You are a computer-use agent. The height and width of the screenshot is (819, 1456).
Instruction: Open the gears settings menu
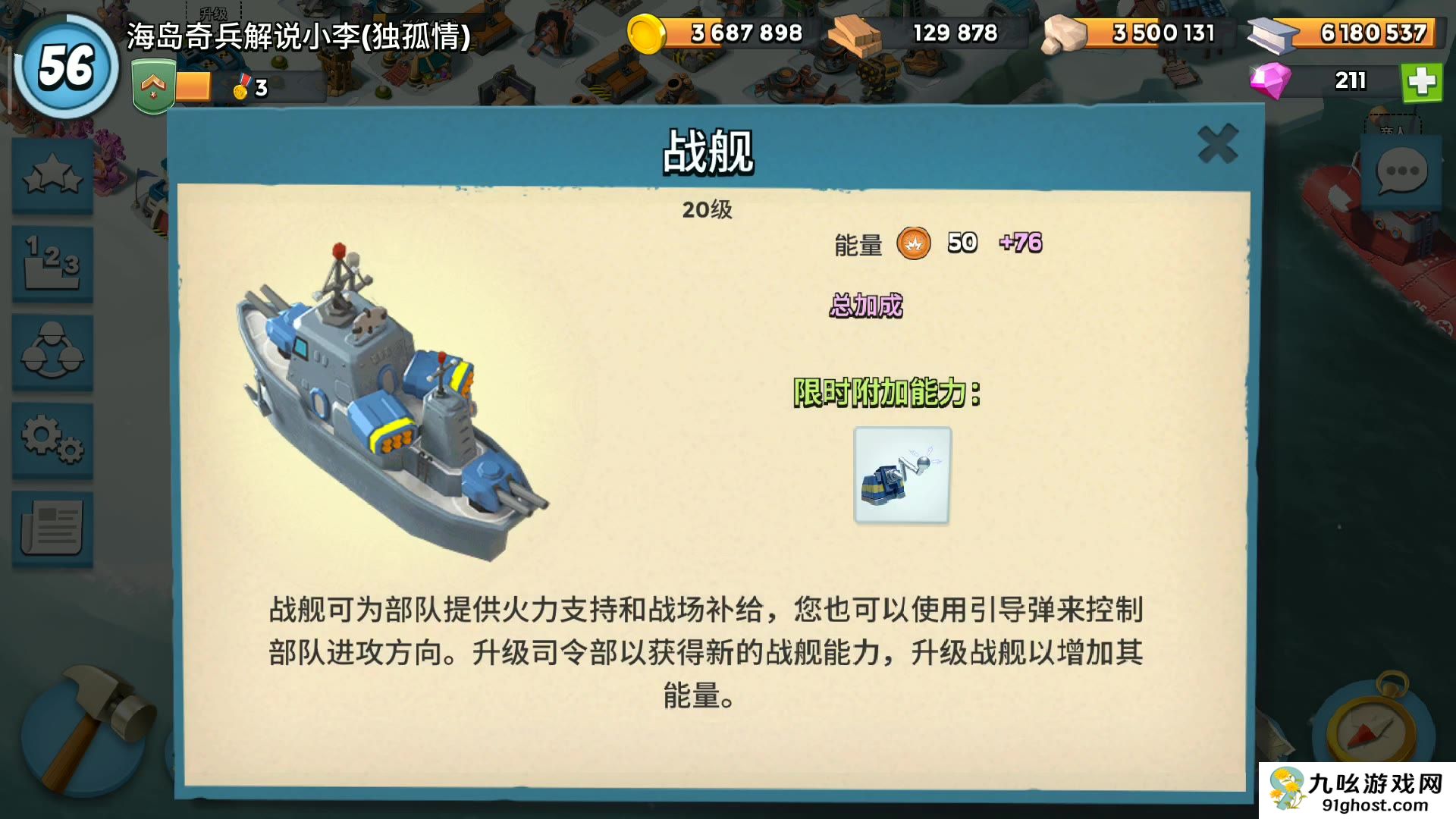coord(52,440)
